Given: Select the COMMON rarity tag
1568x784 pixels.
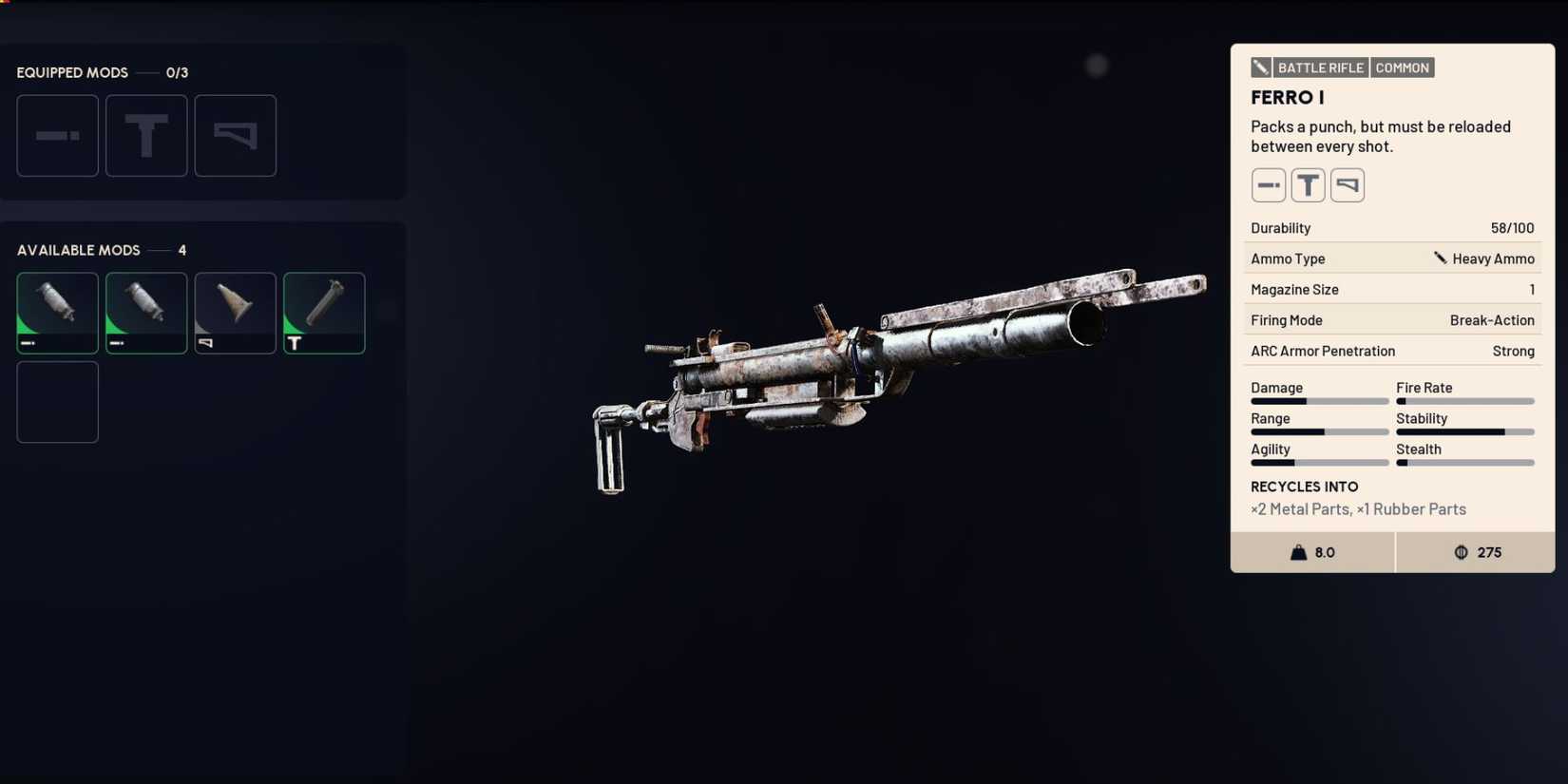Looking at the screenshot, I should (1402, 67).
